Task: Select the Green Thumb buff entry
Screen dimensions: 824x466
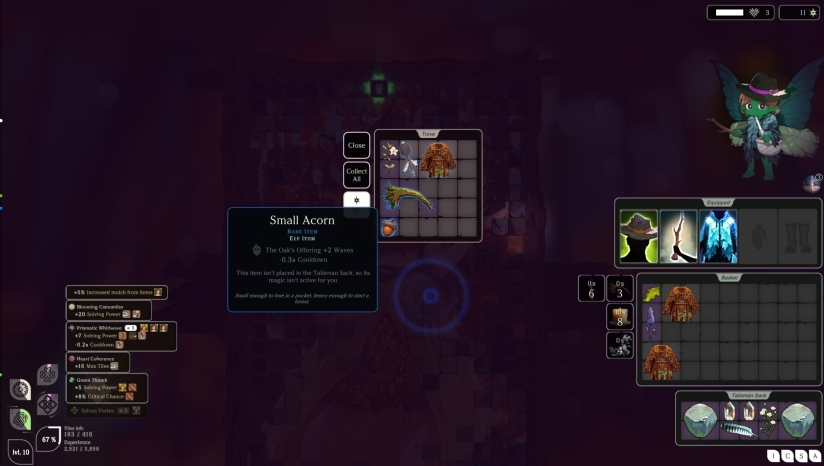Action: (x=107, y=387)
